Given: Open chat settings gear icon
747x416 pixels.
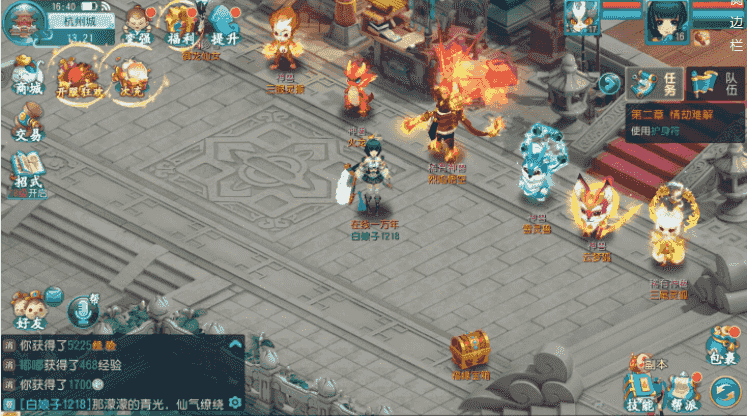Looking at the screenshot, I should pos(235,402).
